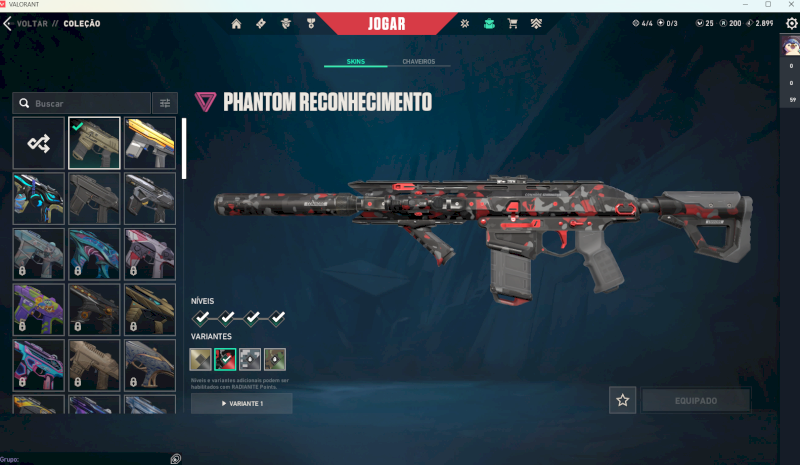Select the equipped tan skin with checkmark

click(94, 143)
